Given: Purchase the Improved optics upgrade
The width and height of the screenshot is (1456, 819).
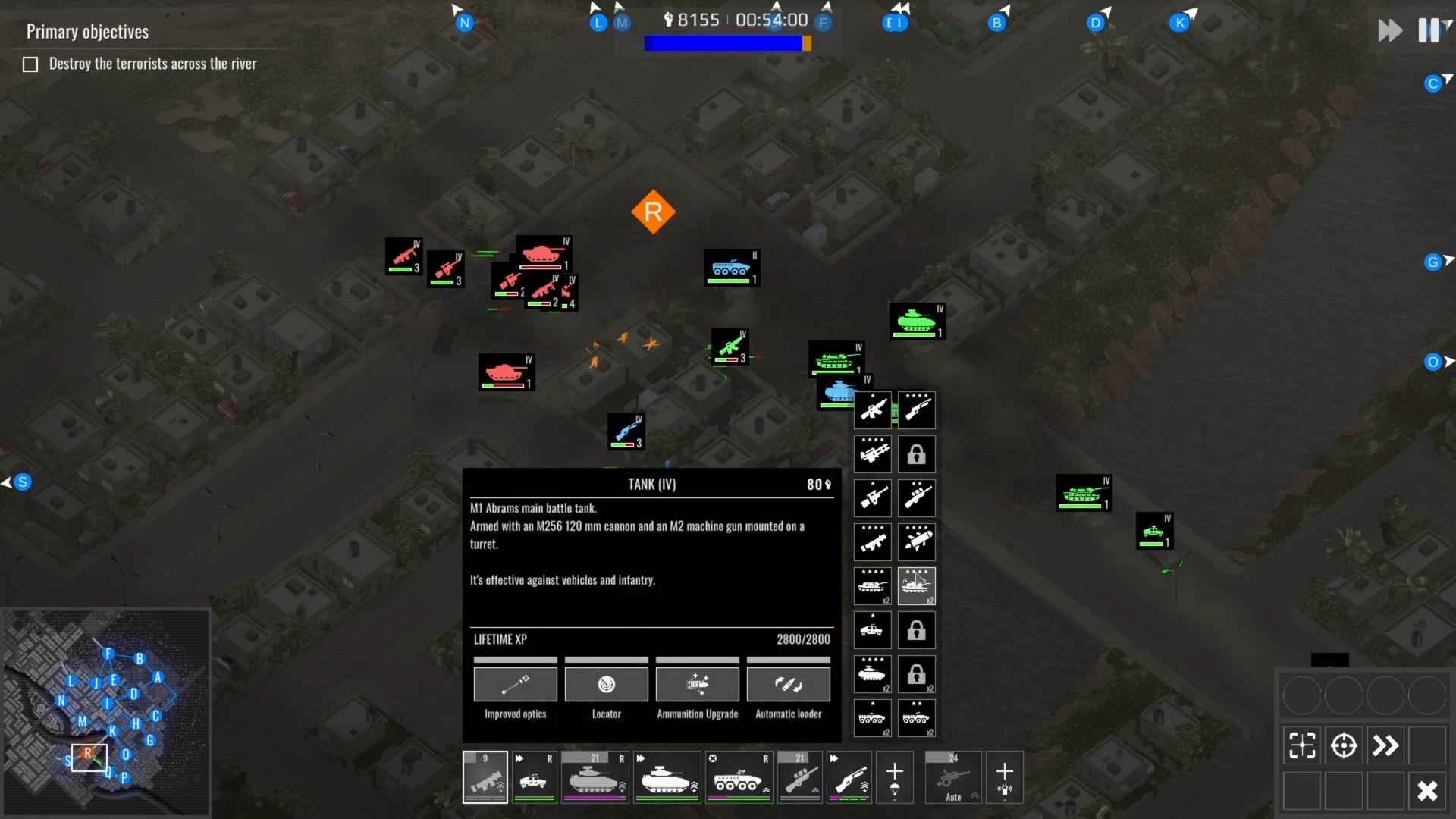Looking at the screenshot, I should [x=516, y=684].
